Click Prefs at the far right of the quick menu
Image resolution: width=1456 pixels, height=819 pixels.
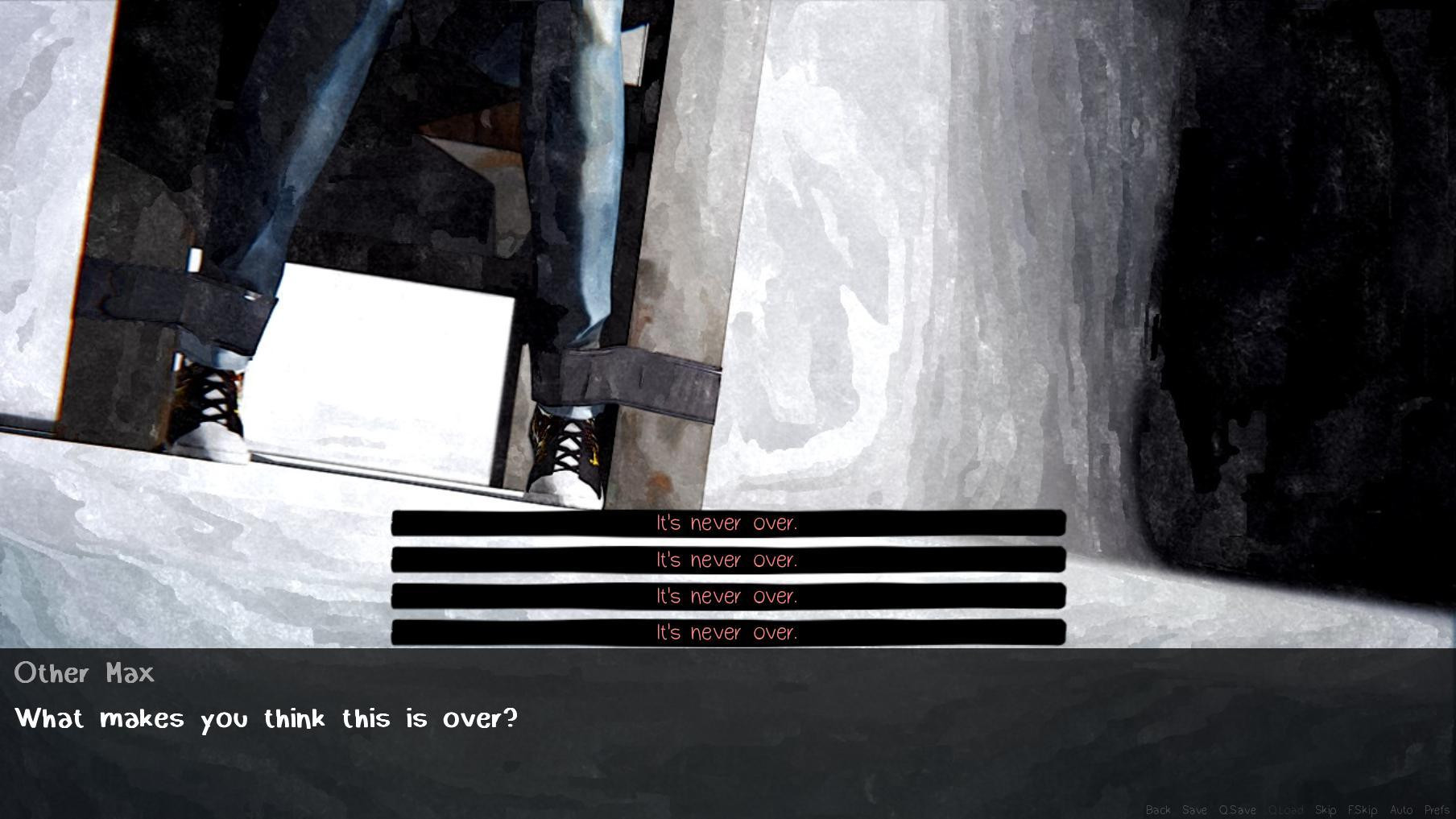pos(1437,809)
